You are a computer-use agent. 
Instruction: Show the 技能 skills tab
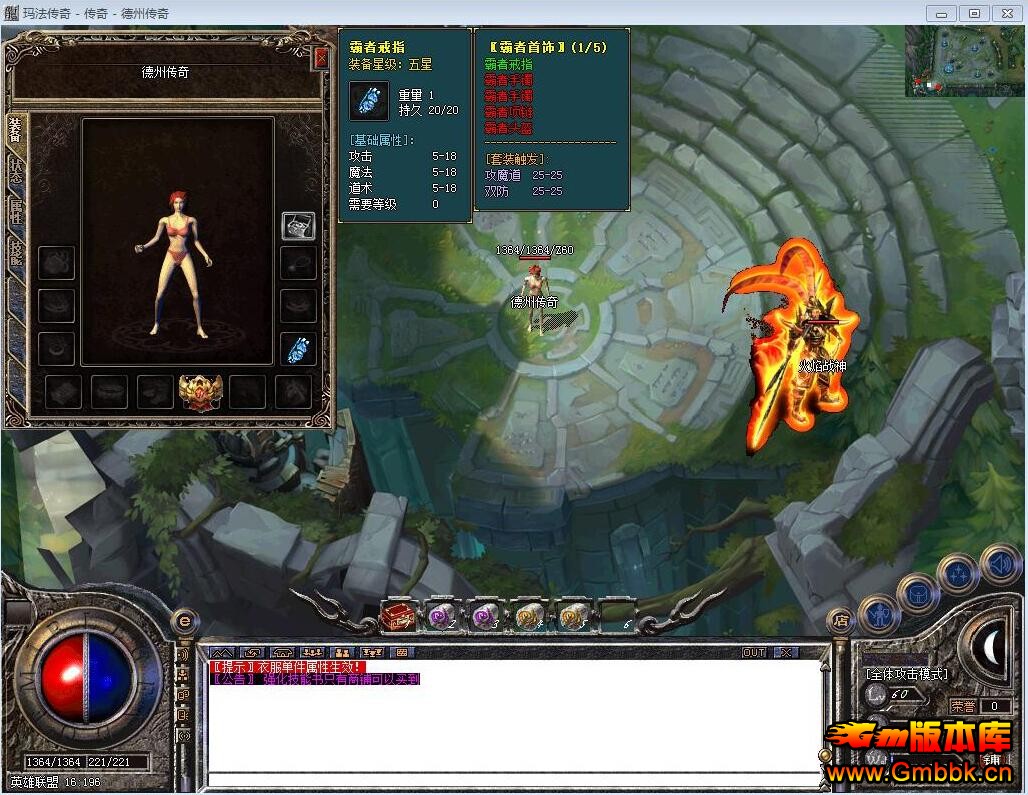[15, 252]
